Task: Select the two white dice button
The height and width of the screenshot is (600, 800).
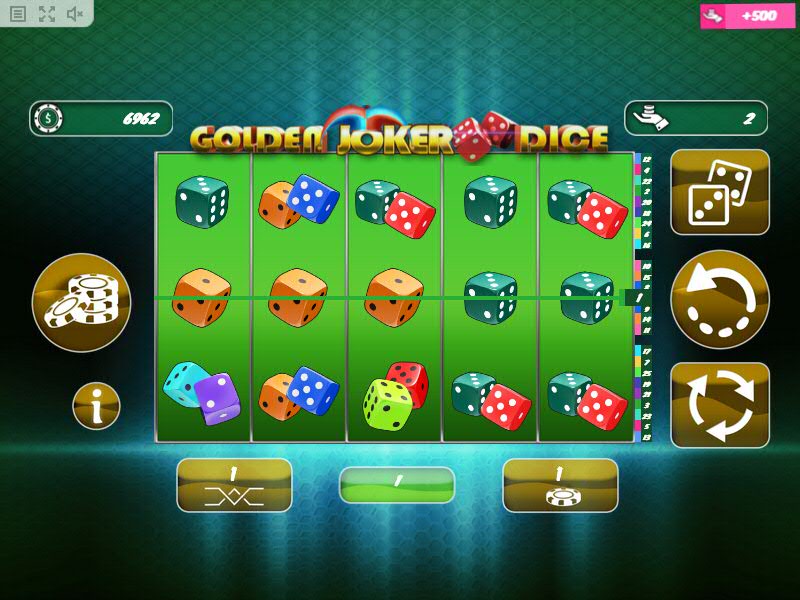Action: 719,192
